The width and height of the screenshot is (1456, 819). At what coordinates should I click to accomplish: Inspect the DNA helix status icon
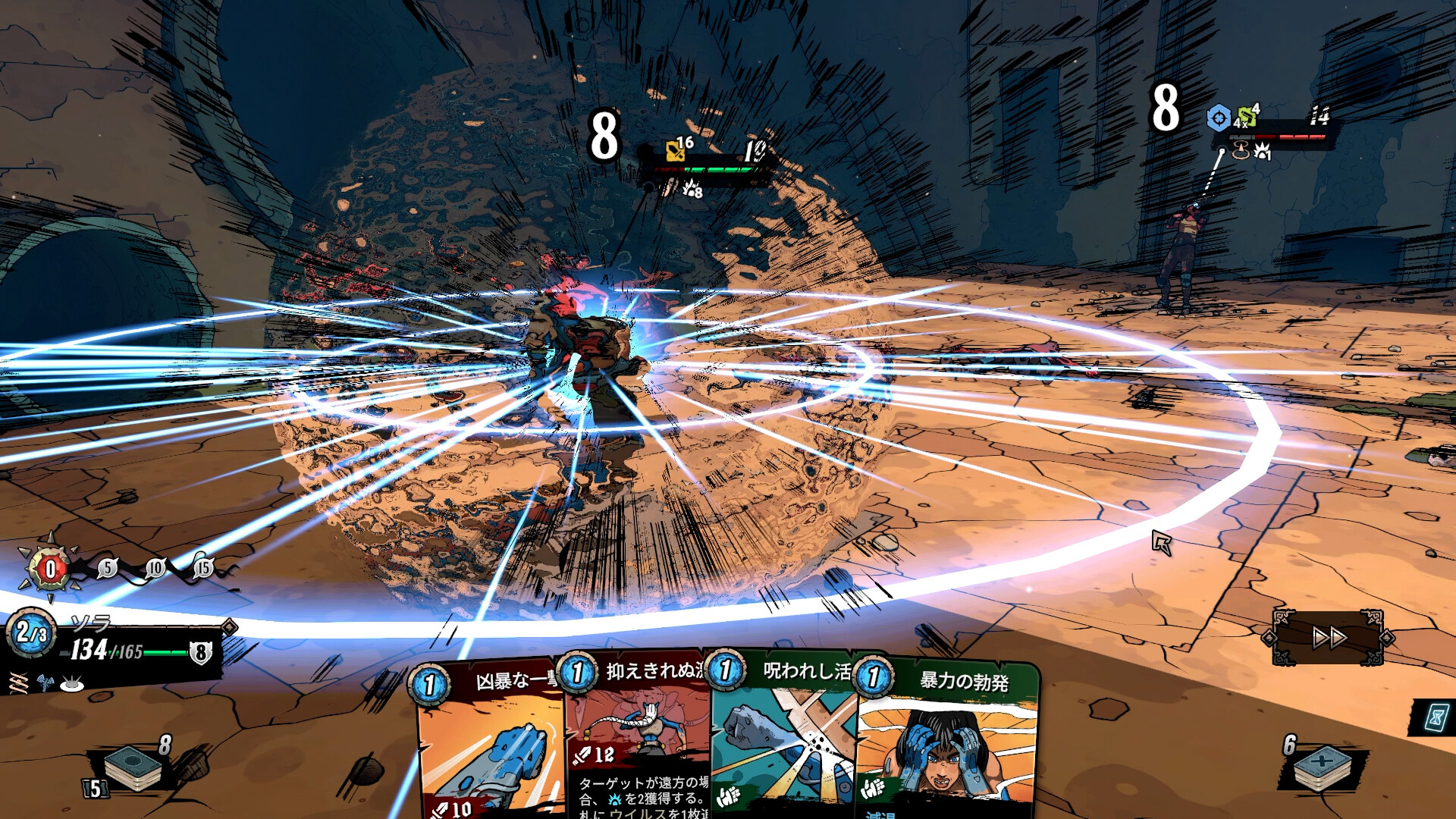tap(18, 682)
